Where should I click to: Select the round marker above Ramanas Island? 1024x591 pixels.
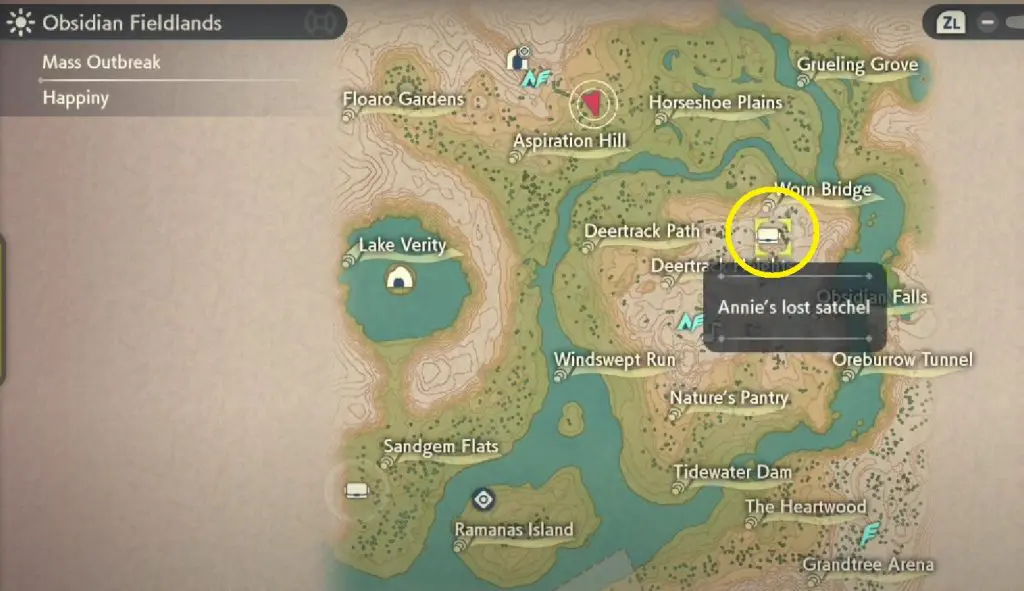click(484, 498)
